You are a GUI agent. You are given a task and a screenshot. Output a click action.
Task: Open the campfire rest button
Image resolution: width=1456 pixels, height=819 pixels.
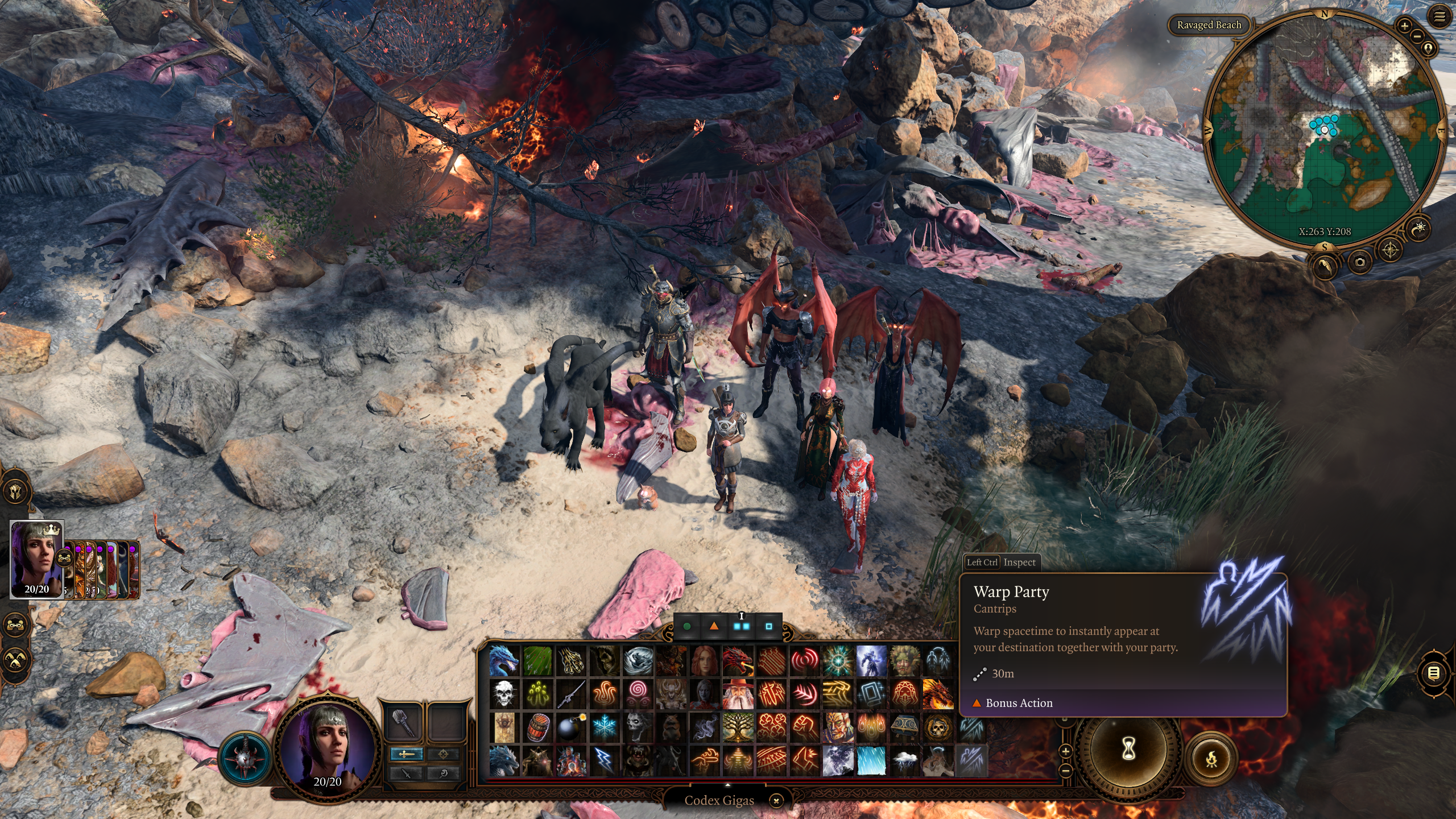coord(1211,758)
